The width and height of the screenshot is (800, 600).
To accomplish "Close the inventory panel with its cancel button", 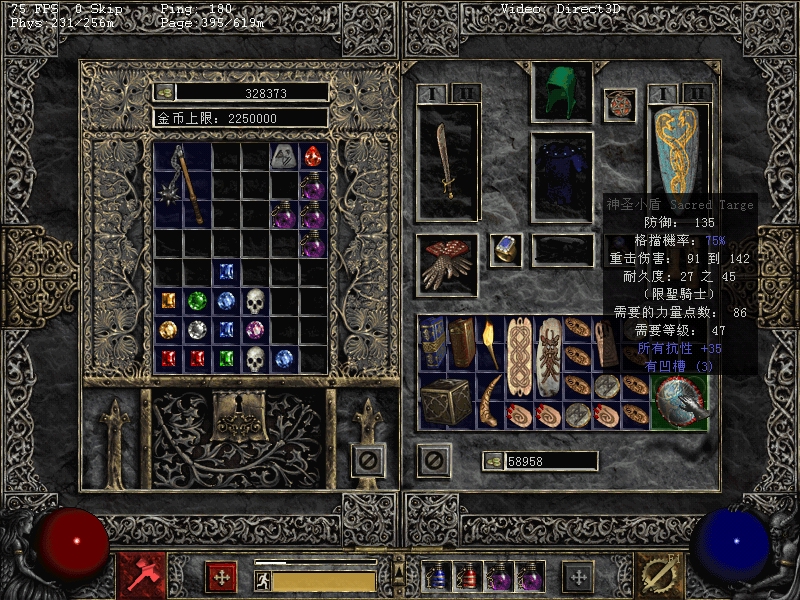I will tap(434, 461).
